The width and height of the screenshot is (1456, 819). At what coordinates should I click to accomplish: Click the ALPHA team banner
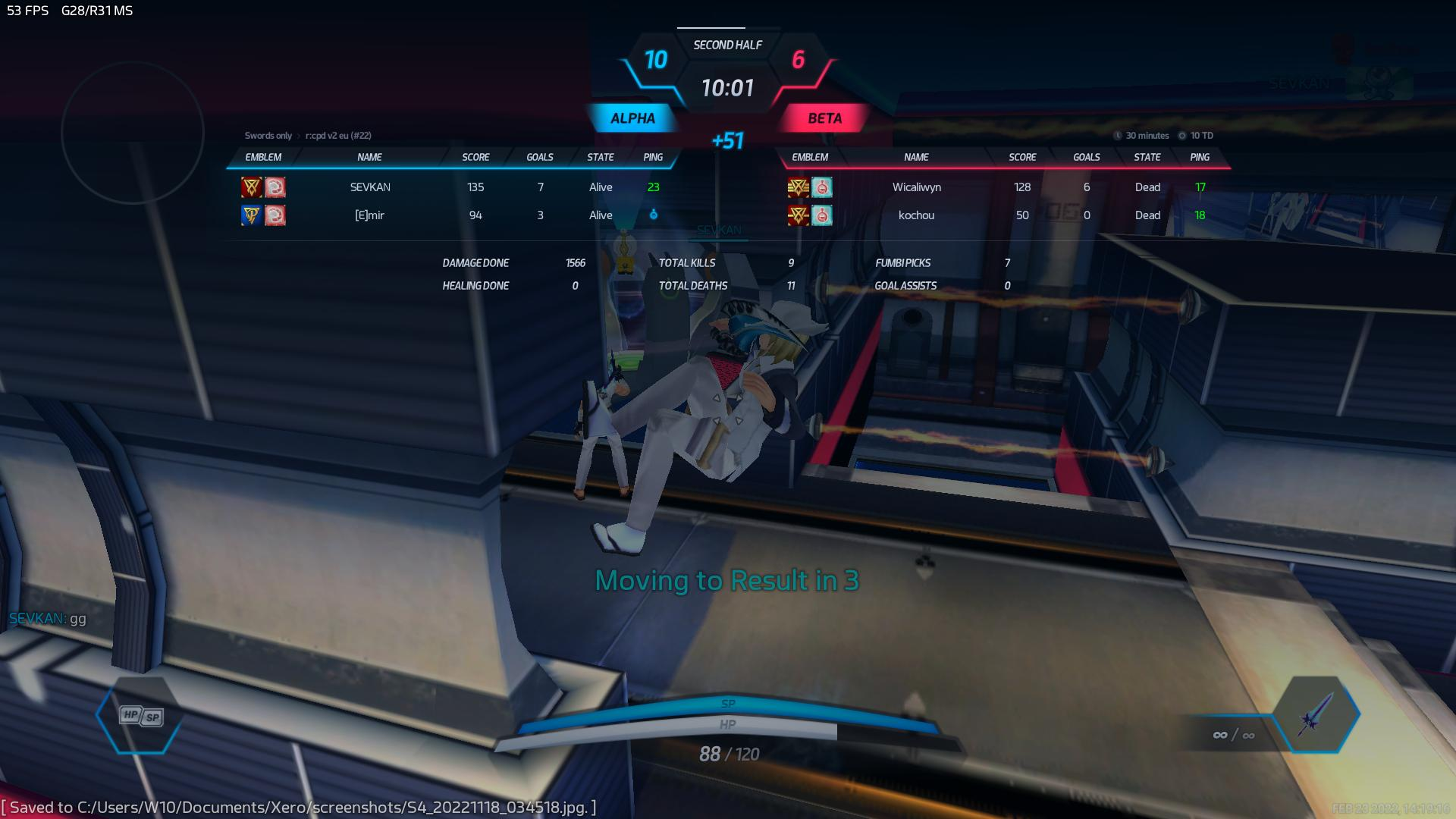coord(632,118)
